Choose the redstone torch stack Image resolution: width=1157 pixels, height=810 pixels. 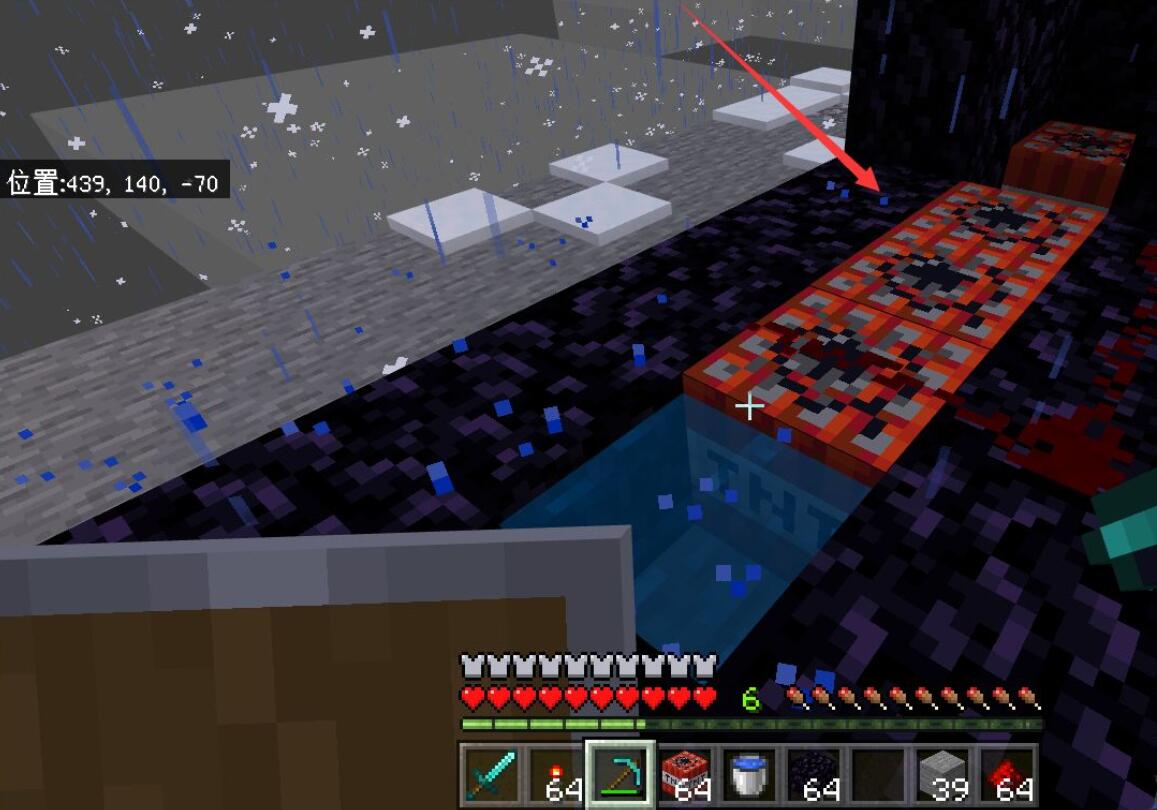coord(555,775)
